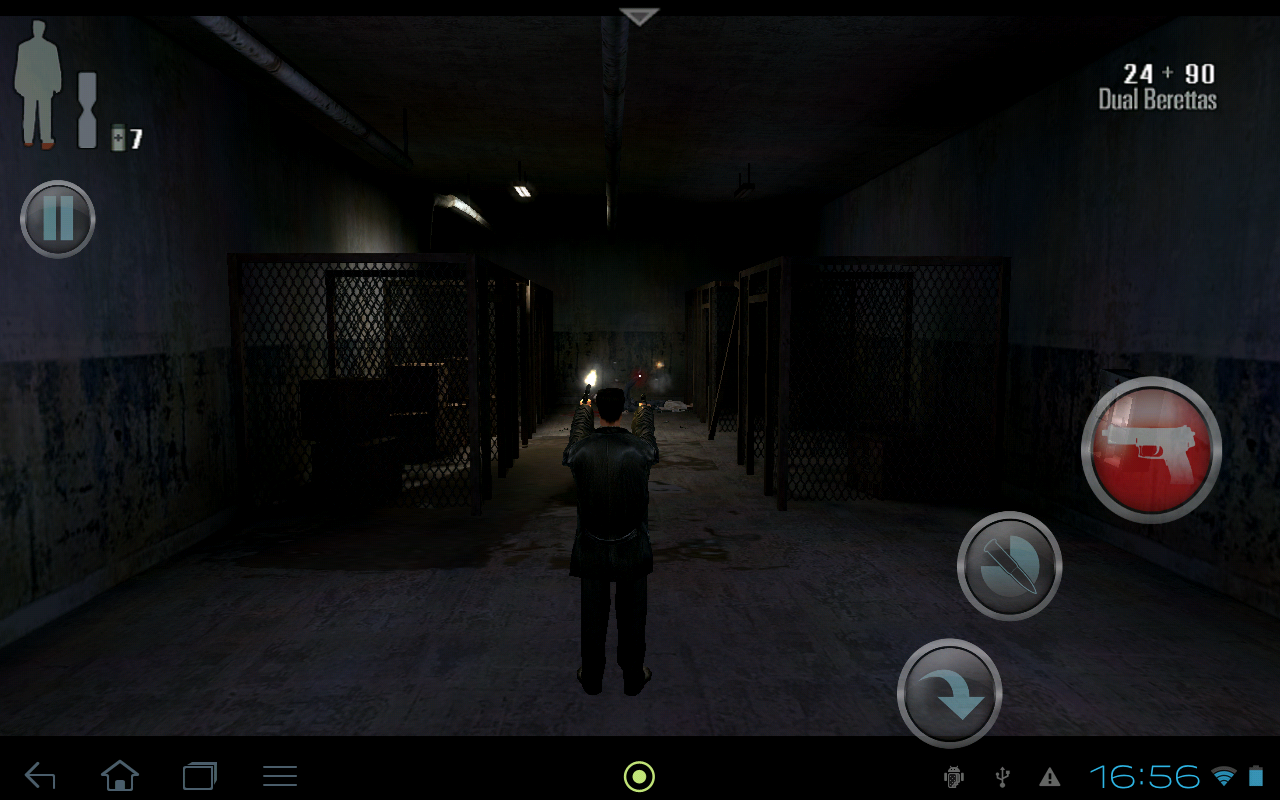The width and height of the screenshot is (1280, 800).
Task: Expand the pull-down chevron at top center
Action: coord(637,14)
